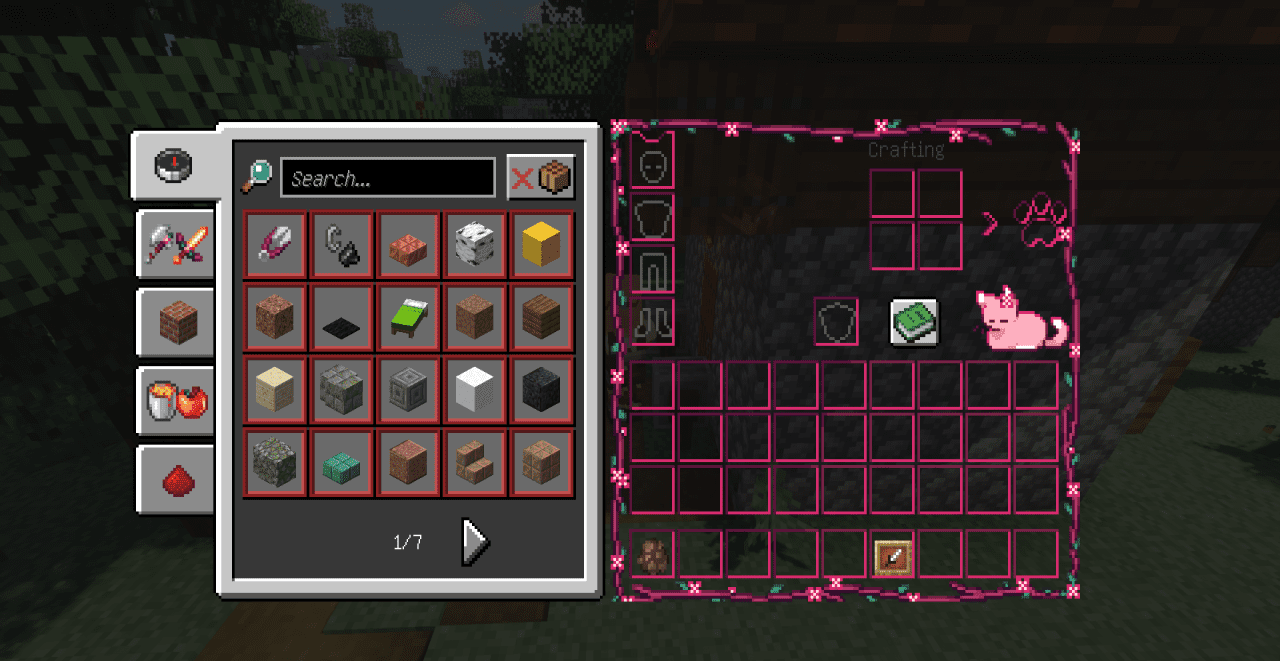1280x661 pixels.
Task: Select the helmet armor slot
Action: [x=653, y=164]
